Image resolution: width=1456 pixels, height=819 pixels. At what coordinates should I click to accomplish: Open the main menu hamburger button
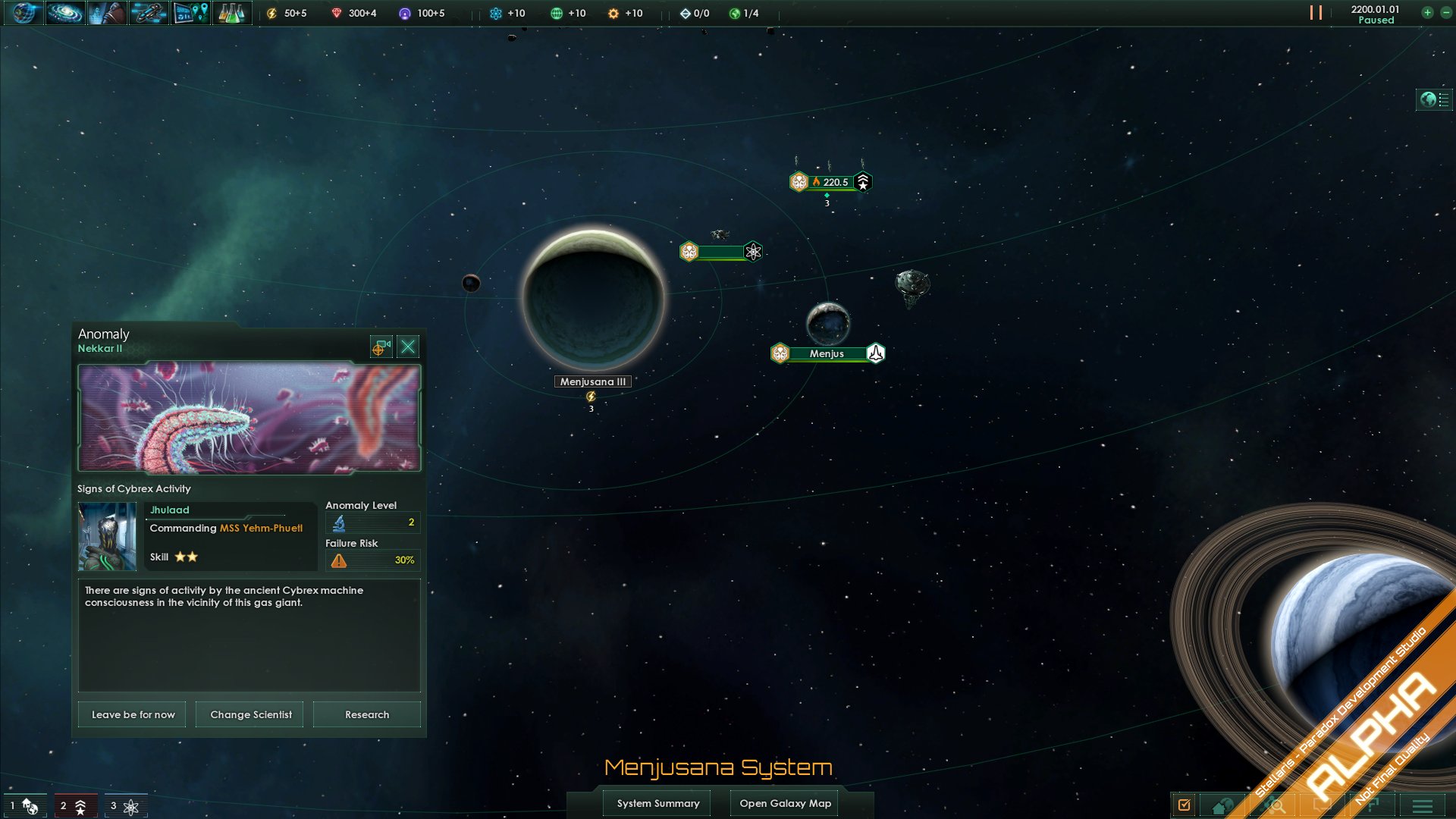1423,805
